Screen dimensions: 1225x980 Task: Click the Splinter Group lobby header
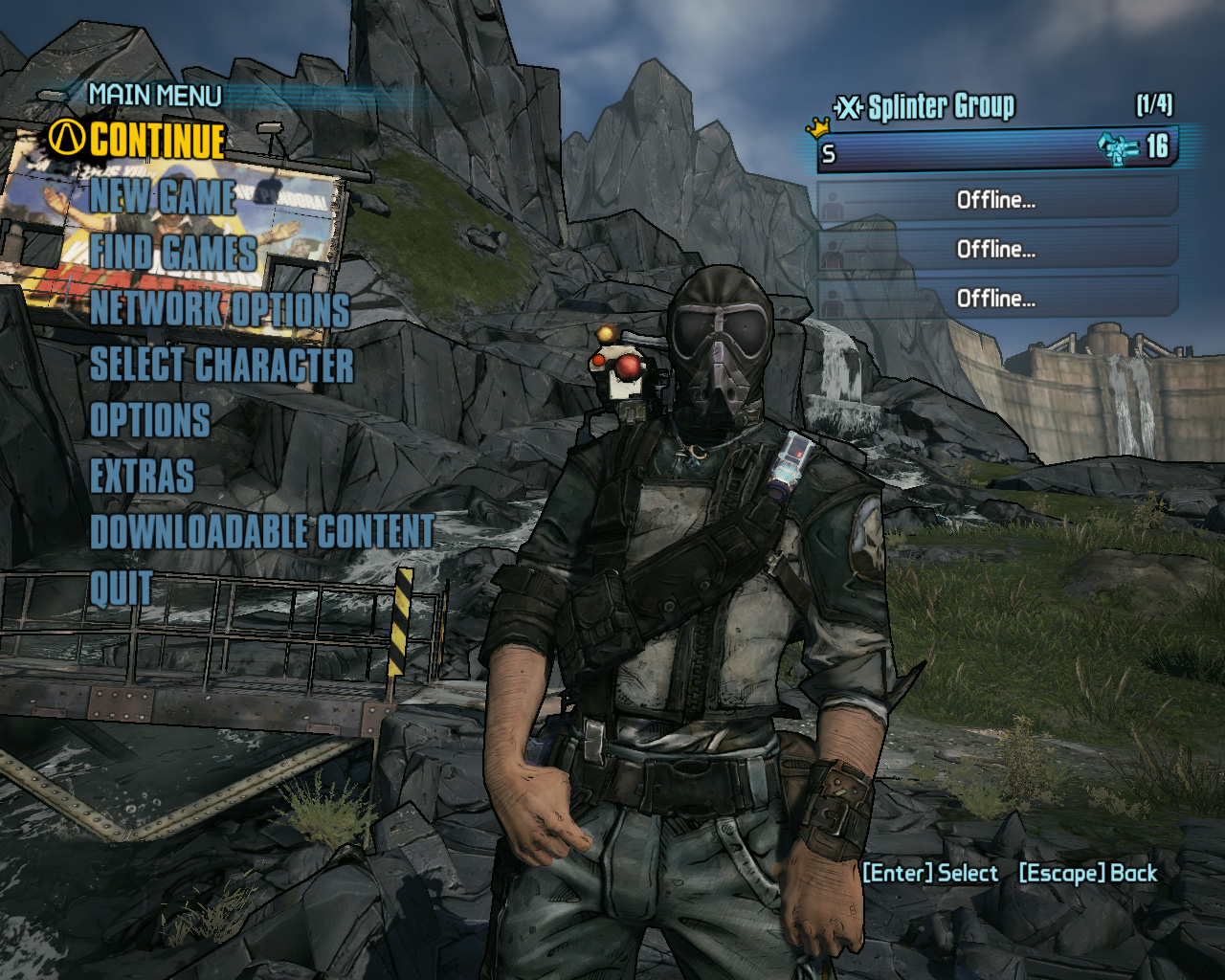[940, 106]
